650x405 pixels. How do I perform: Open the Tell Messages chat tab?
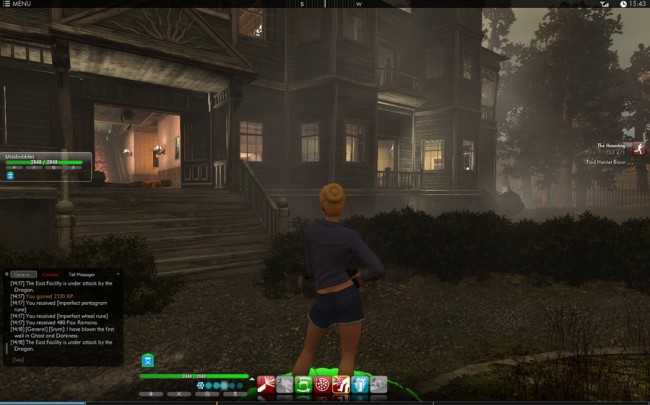(81, 273)
